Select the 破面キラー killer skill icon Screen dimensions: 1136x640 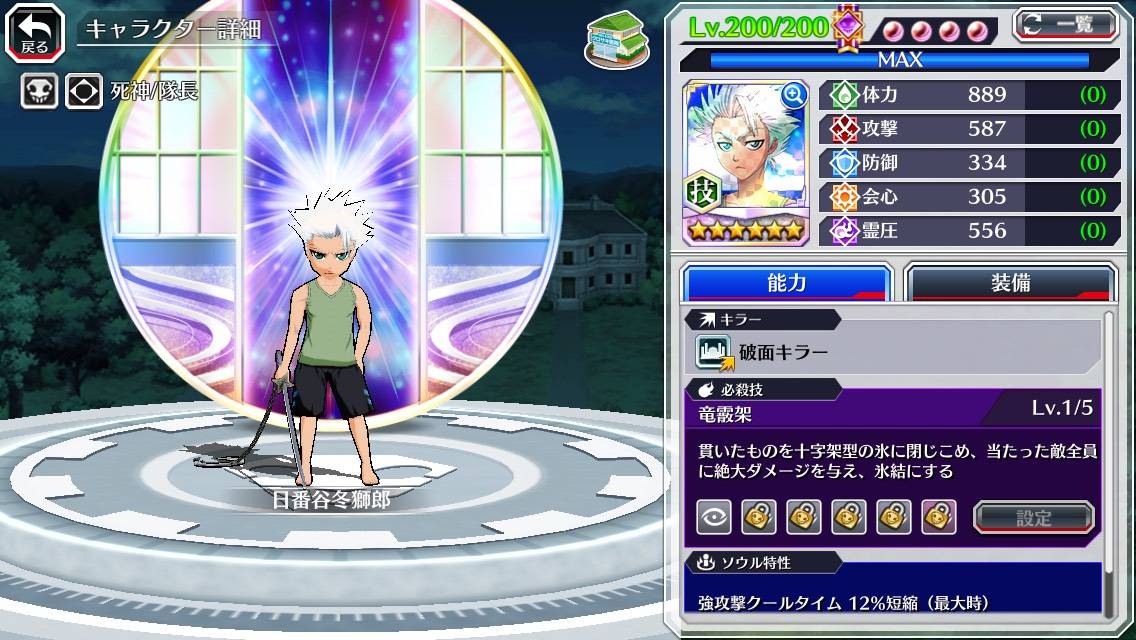tap(714, 352)
